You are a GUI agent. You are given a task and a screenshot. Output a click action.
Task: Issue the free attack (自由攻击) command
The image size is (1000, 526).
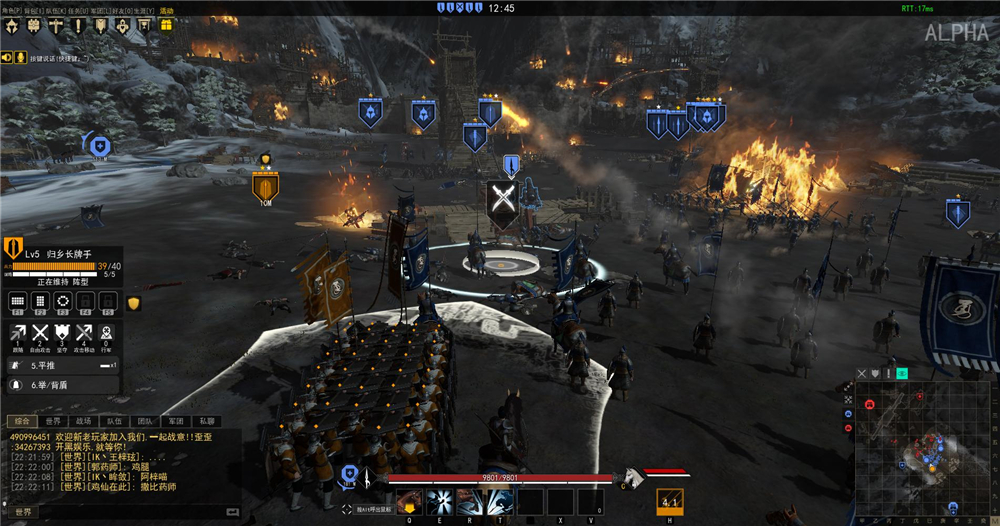(40, 333)
